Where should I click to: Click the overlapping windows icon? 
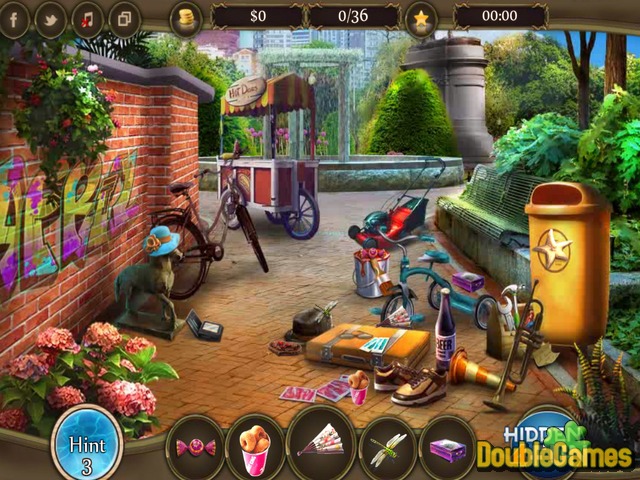(124, 17)
